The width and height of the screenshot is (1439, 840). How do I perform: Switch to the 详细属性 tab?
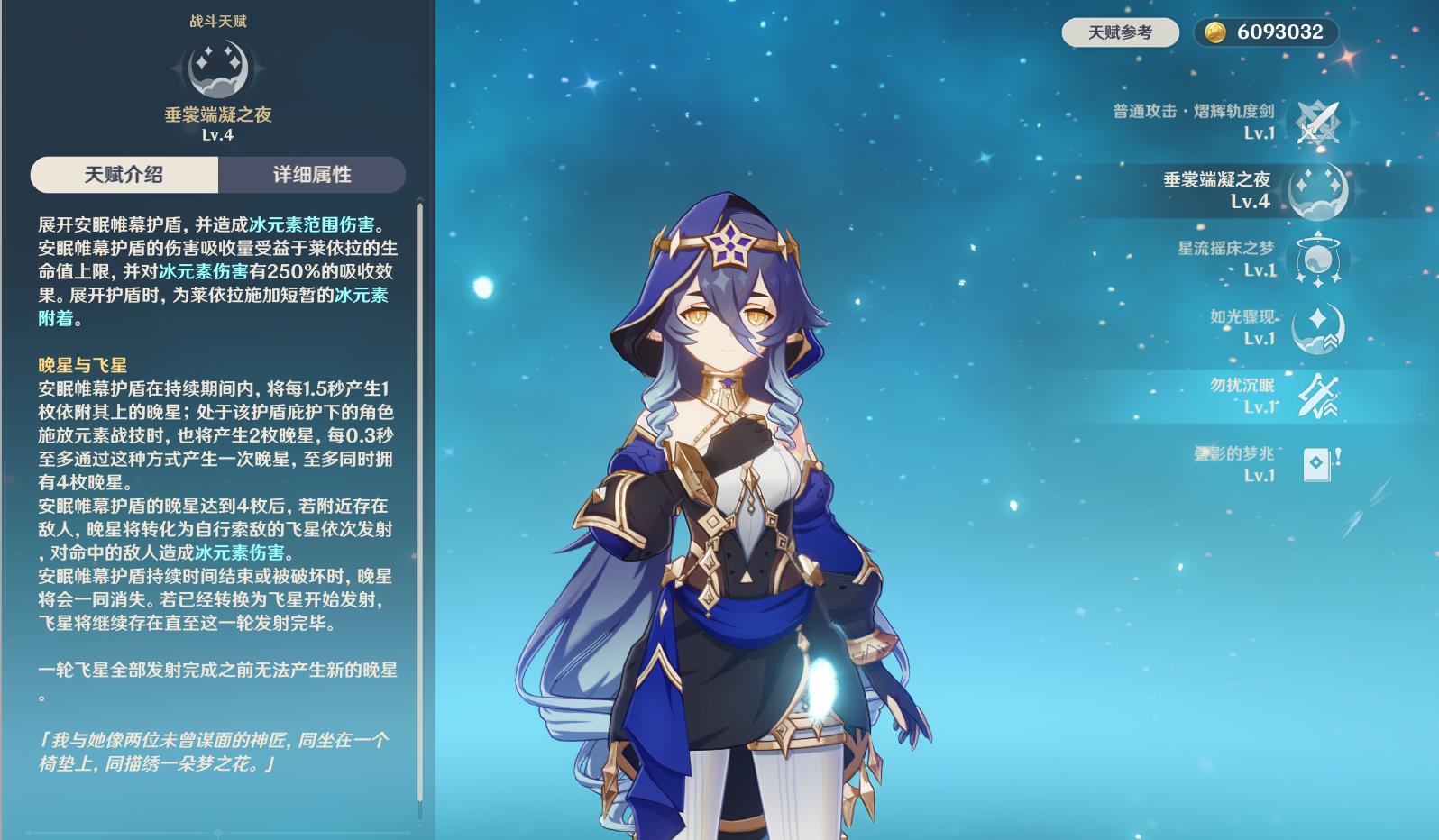312,175
